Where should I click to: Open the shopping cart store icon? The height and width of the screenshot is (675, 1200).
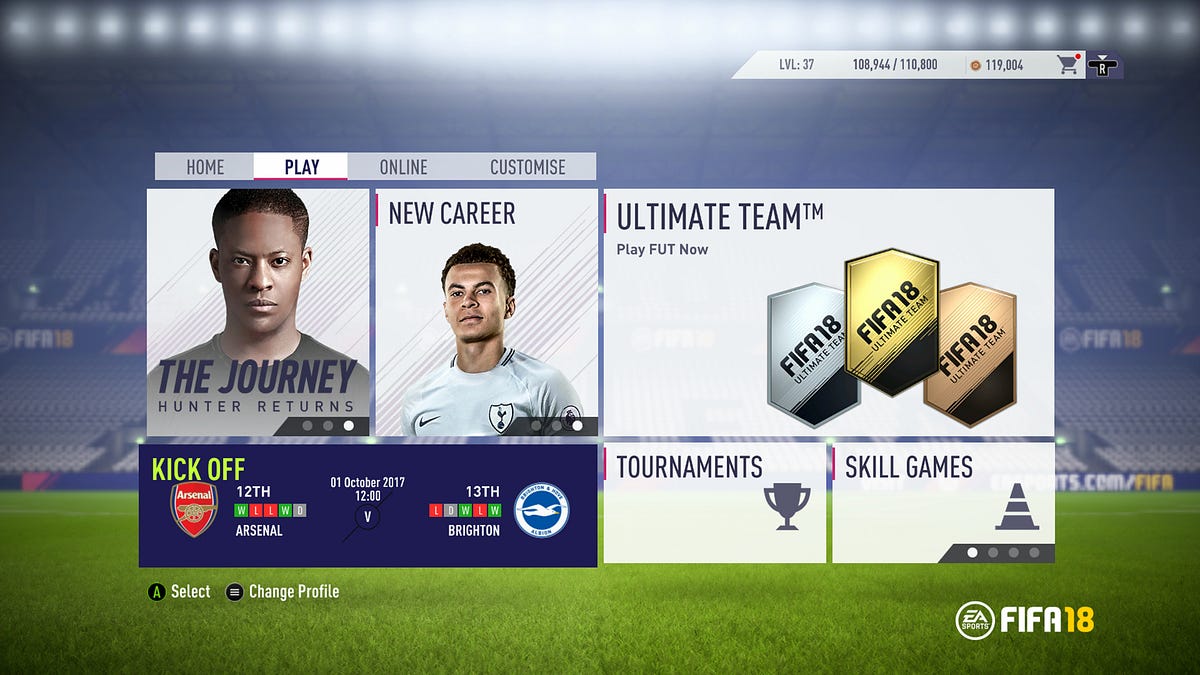click(x=1069, y=65)
